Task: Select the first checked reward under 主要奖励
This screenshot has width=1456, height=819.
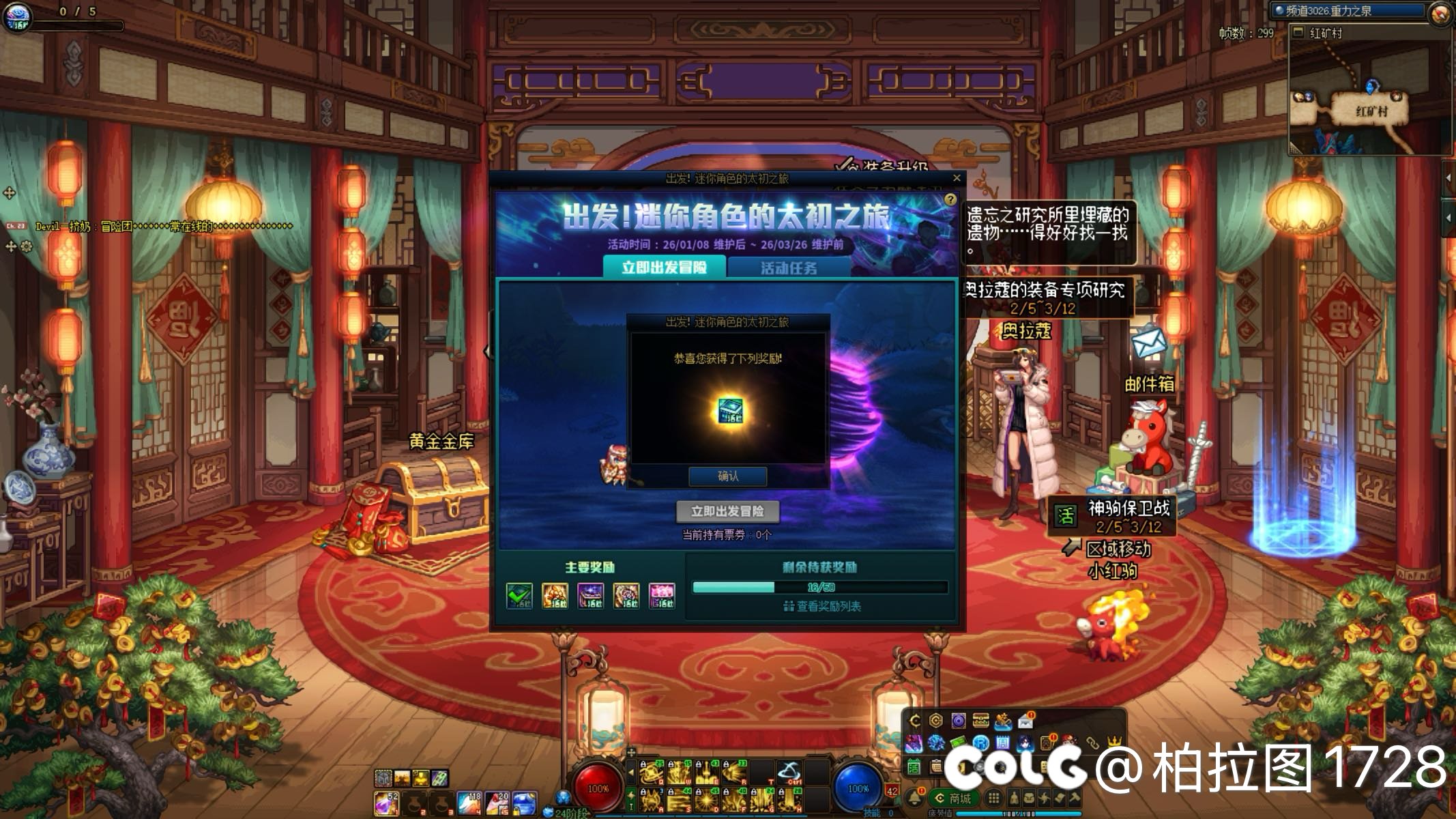Action: click(x=518, y=594)
